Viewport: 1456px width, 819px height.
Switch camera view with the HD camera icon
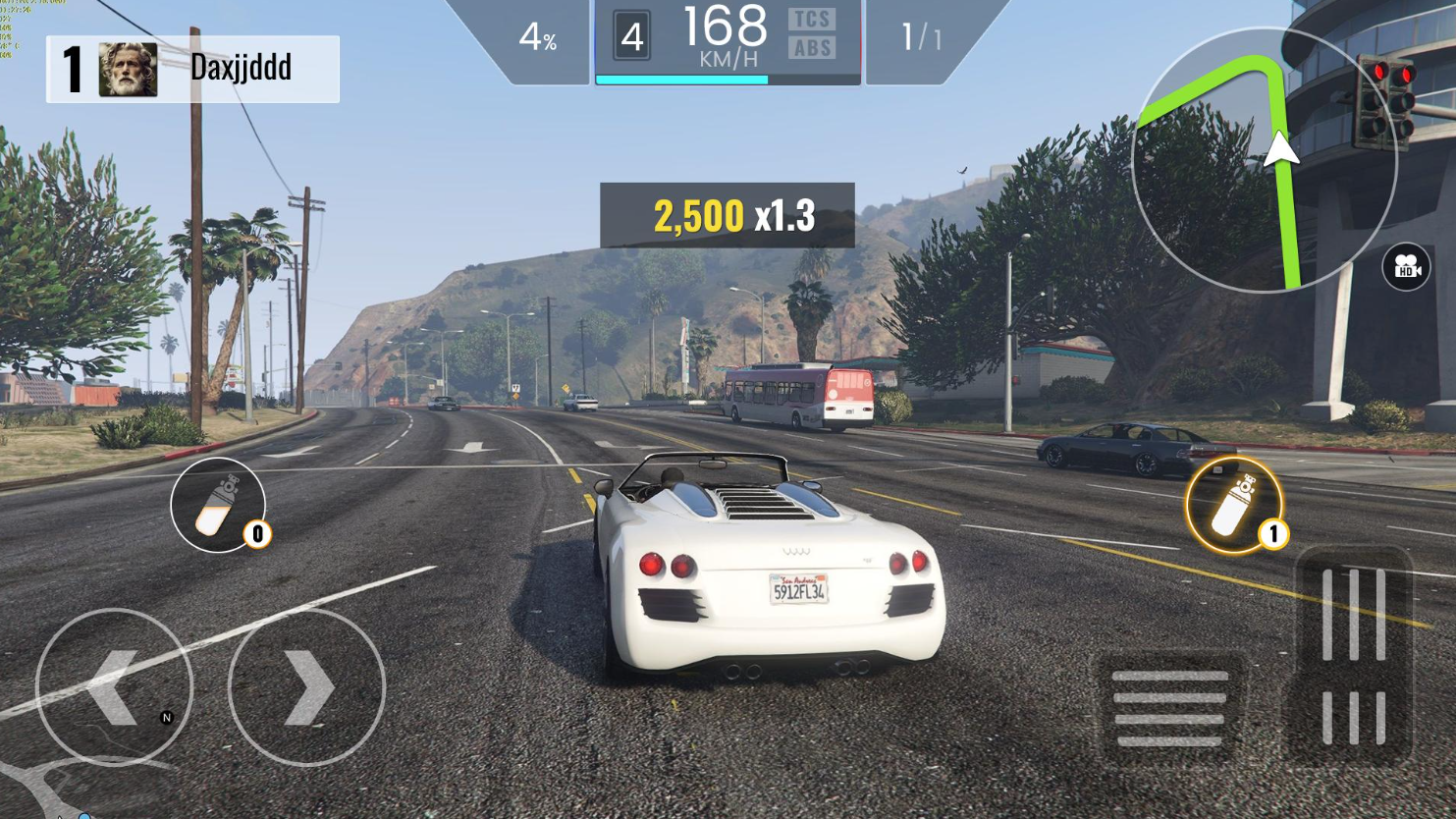click(x=1406, y=267)
